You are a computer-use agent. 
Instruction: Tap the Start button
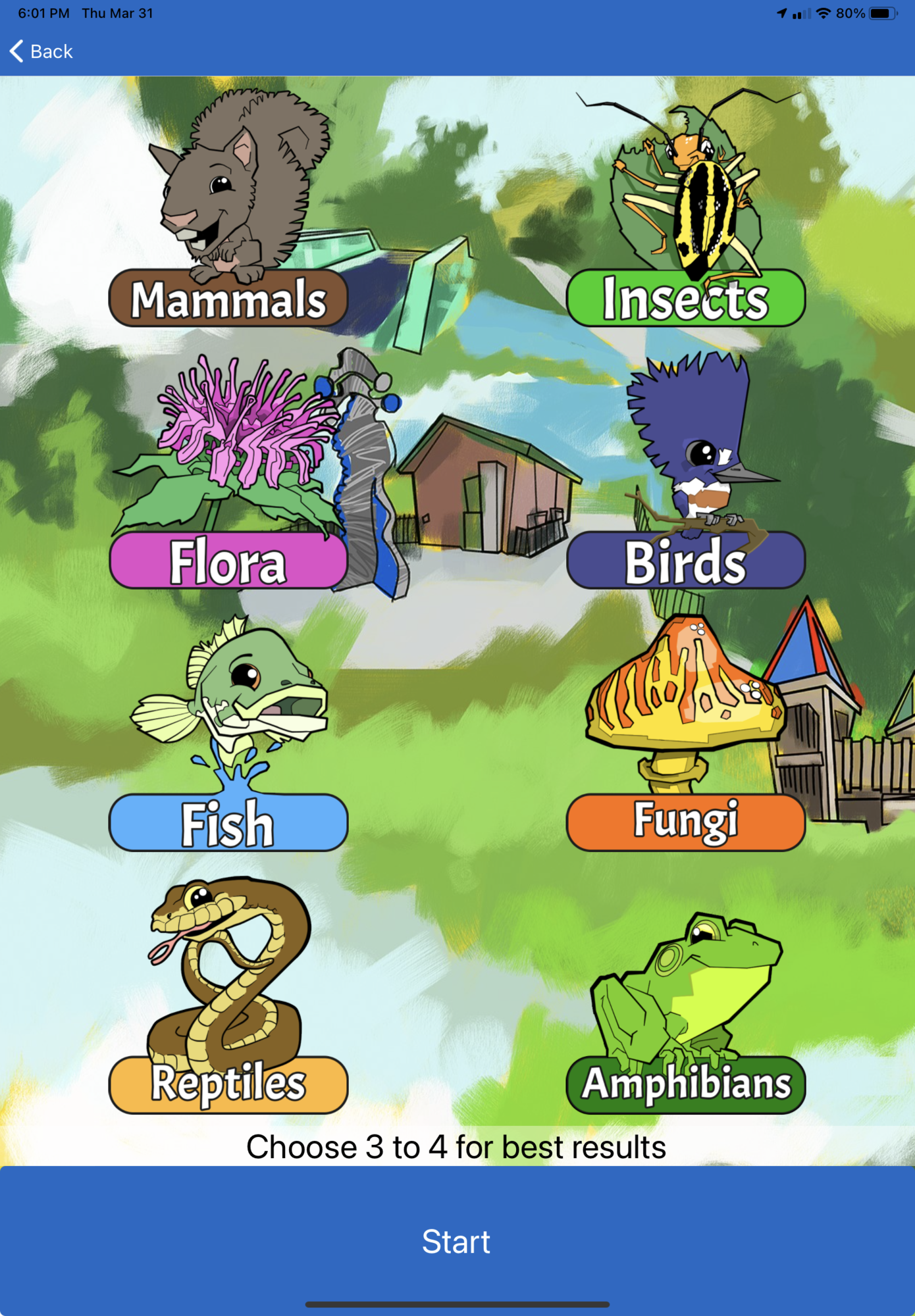457,1241
